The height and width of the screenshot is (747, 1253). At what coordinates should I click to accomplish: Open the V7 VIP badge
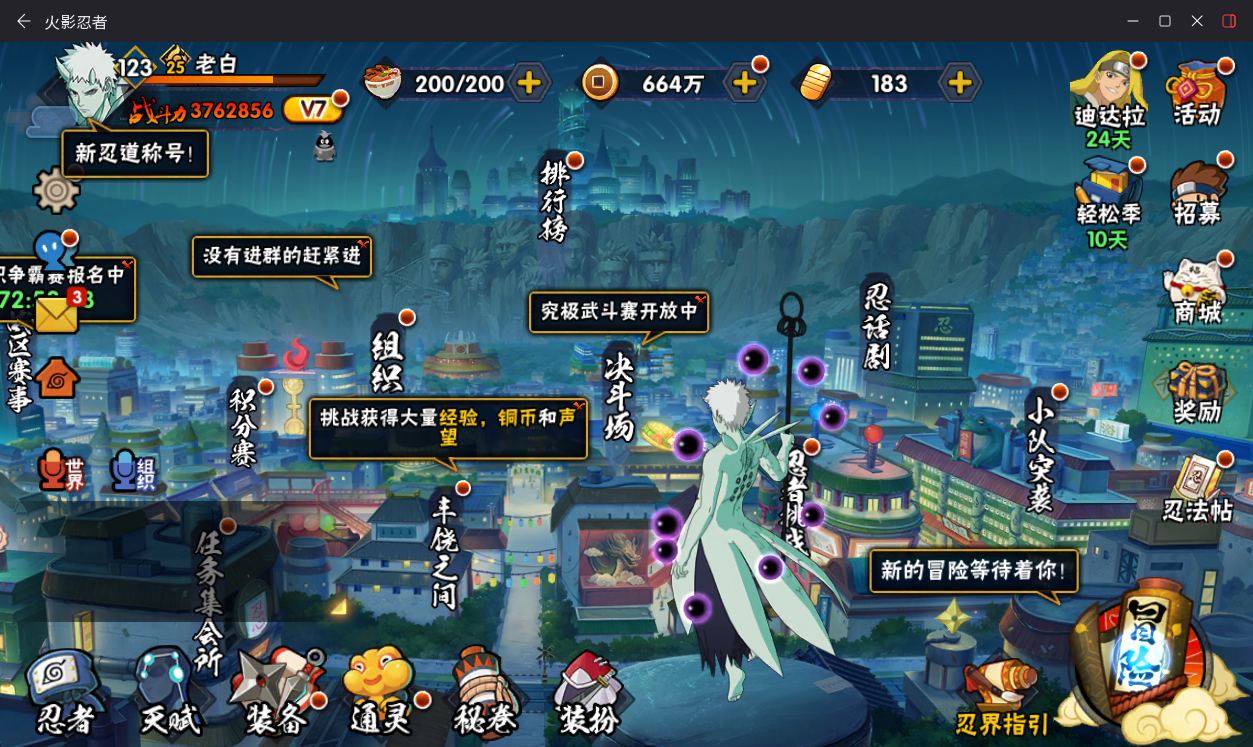(313, 109)
